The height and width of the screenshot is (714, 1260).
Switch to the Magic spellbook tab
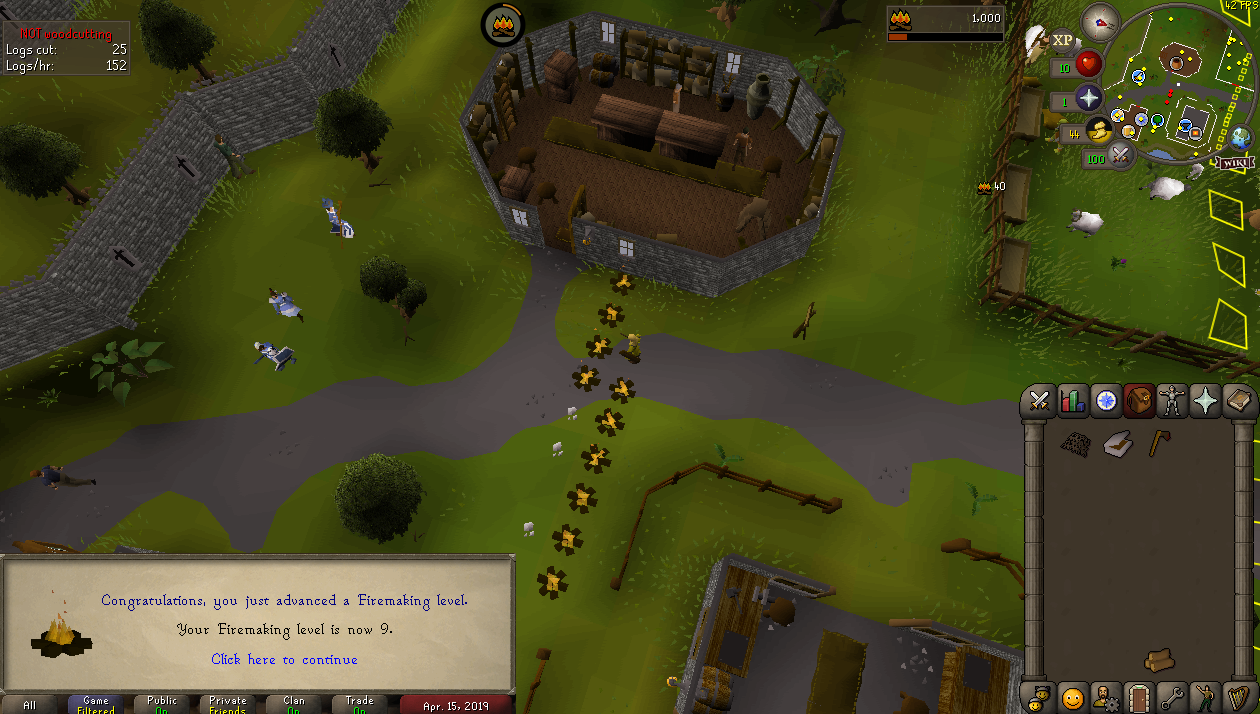coord(1239,401)
